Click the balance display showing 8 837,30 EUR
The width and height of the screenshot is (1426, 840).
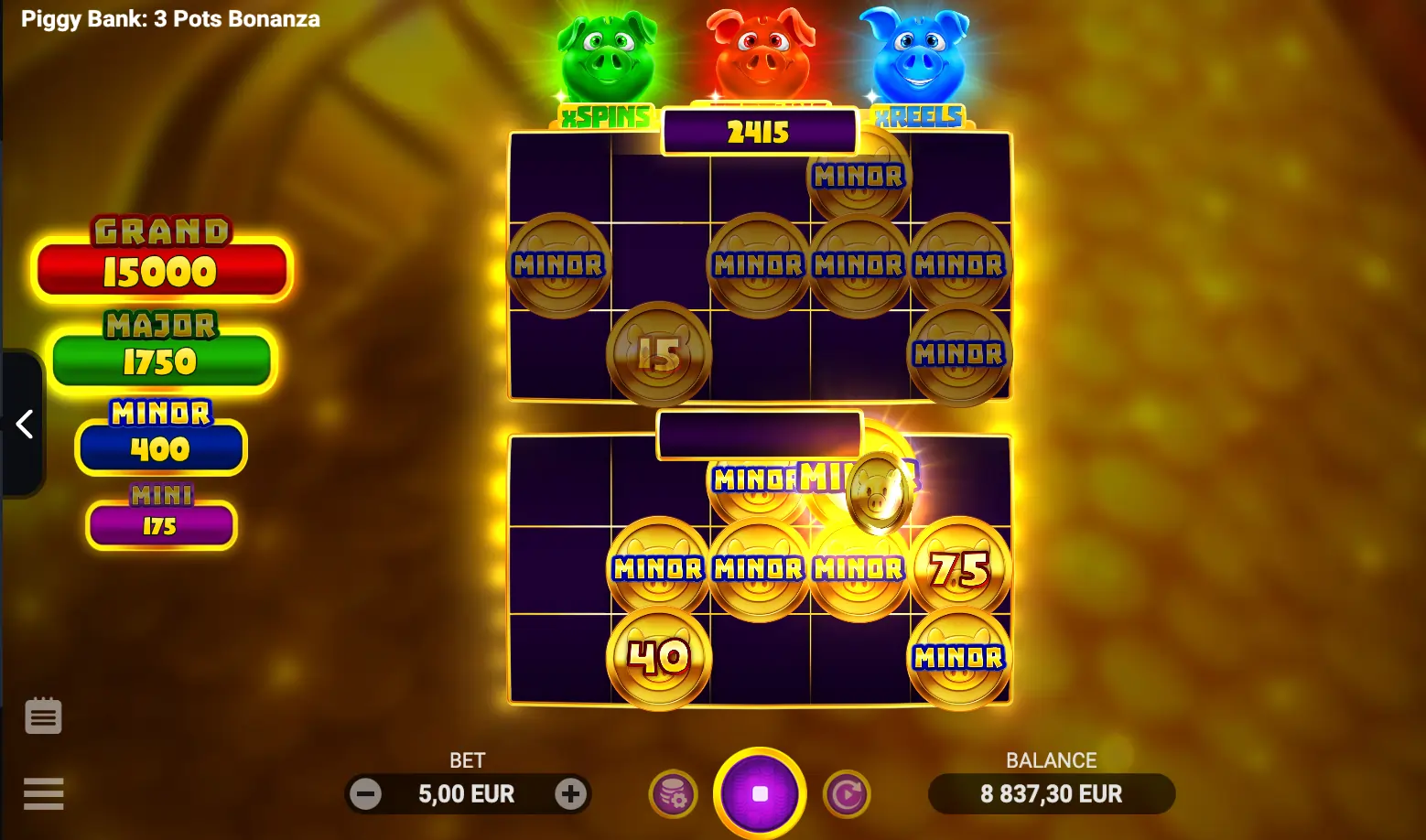[1051, 794]
